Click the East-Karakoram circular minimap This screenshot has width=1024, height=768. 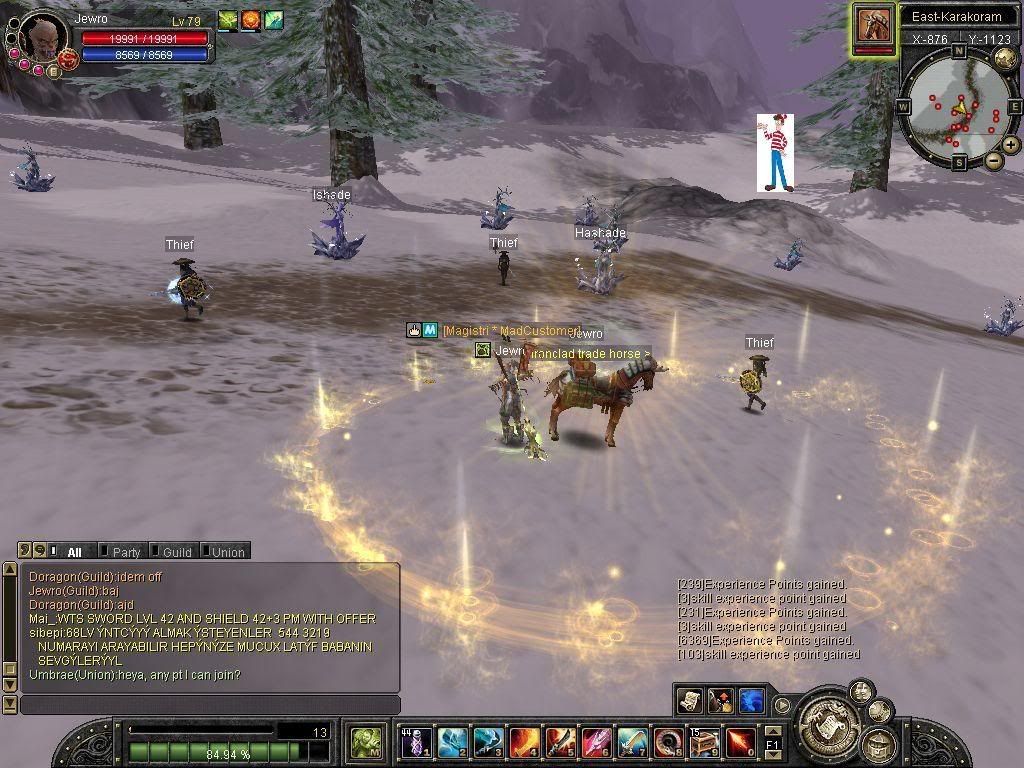958,110
